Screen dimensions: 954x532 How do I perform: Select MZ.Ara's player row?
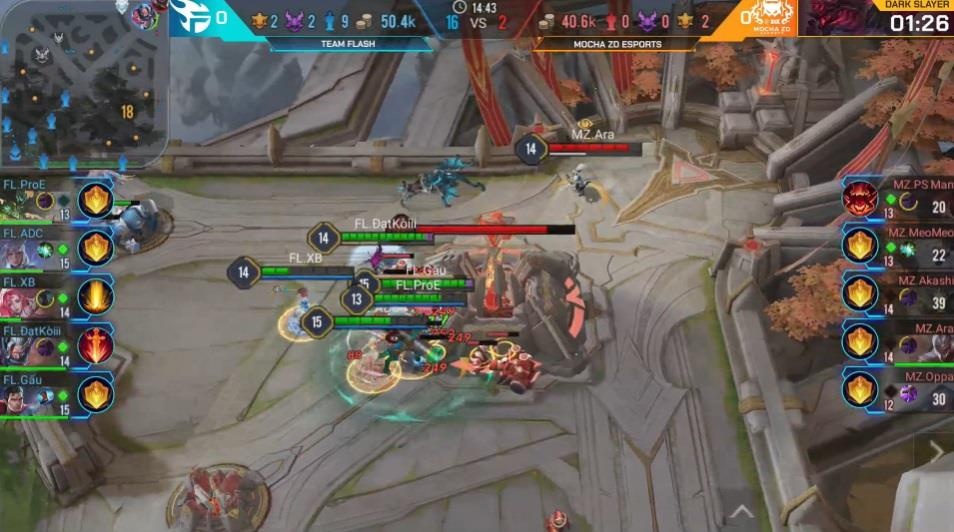click(x=900, y=342)
